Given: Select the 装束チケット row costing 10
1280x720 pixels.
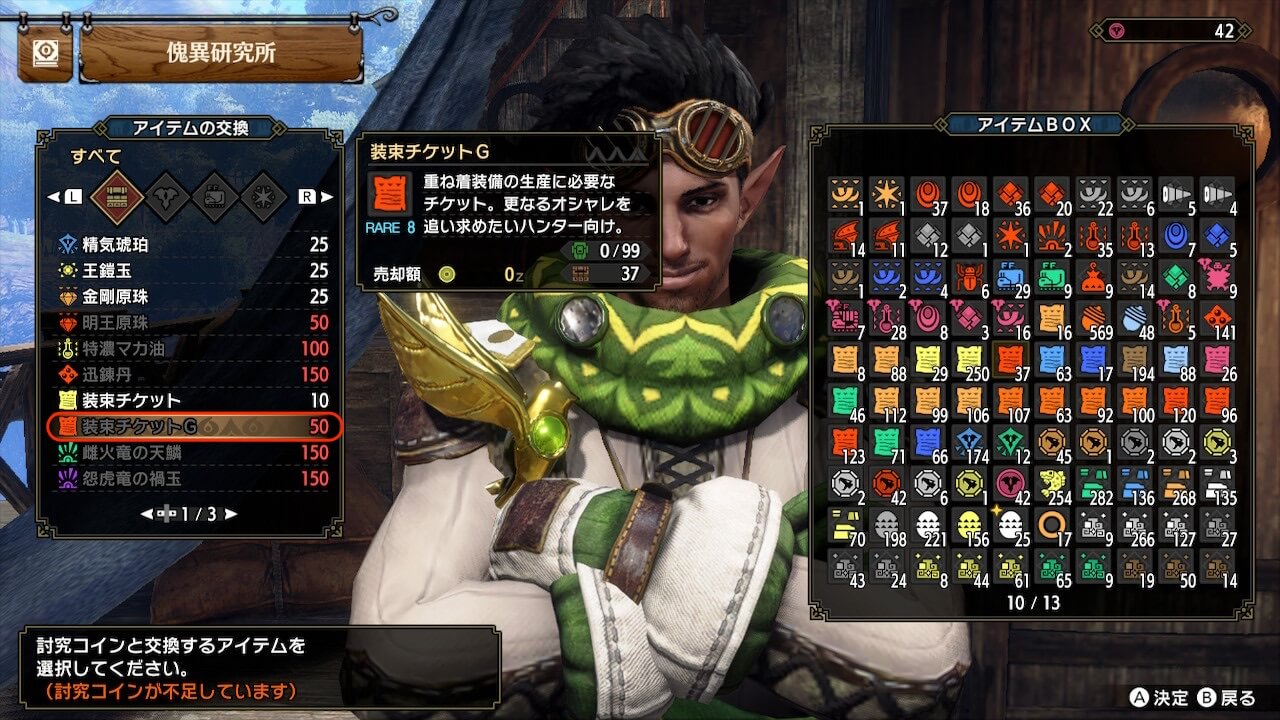Looking at the screenshot, I should click(x=190, y=401).
